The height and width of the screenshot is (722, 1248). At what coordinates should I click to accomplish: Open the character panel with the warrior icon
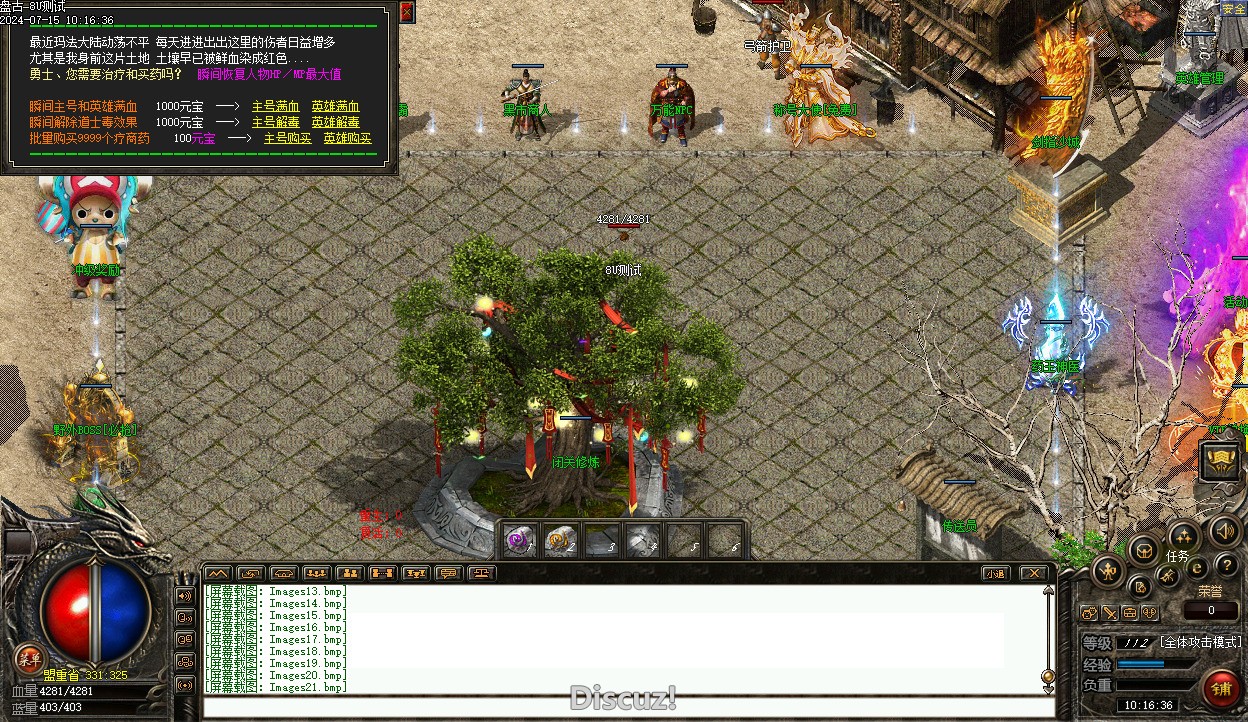click(x=1108, y=572)
